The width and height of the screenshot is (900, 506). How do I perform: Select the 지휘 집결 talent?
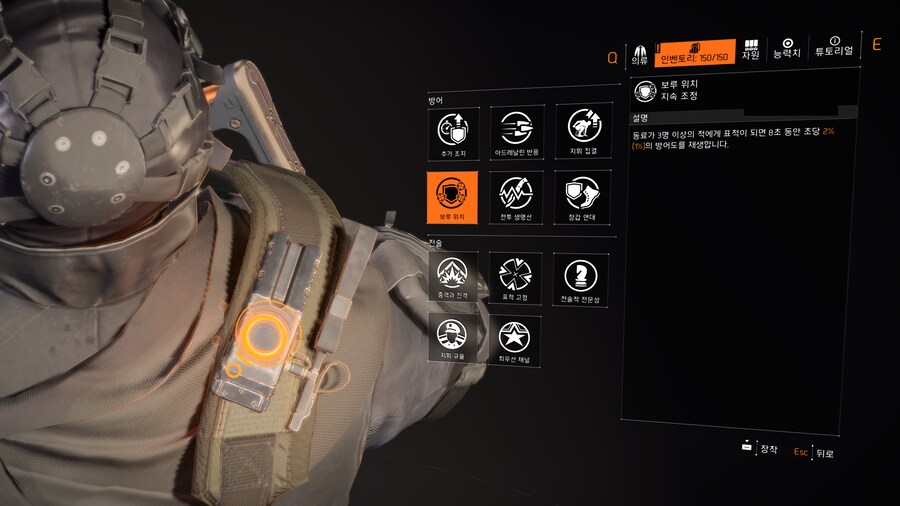(582, 131)
